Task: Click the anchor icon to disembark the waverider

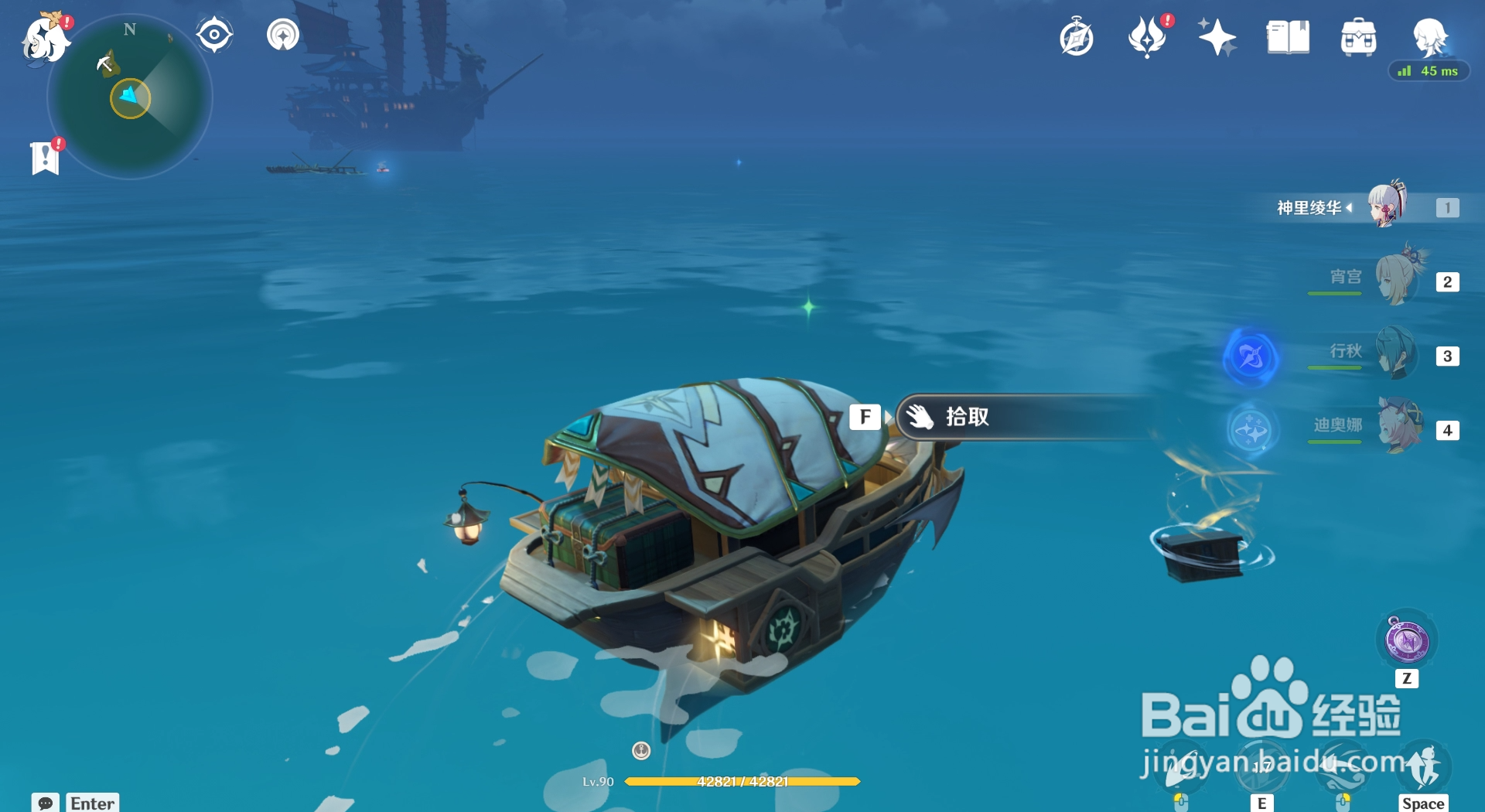Action: (640, 750)
